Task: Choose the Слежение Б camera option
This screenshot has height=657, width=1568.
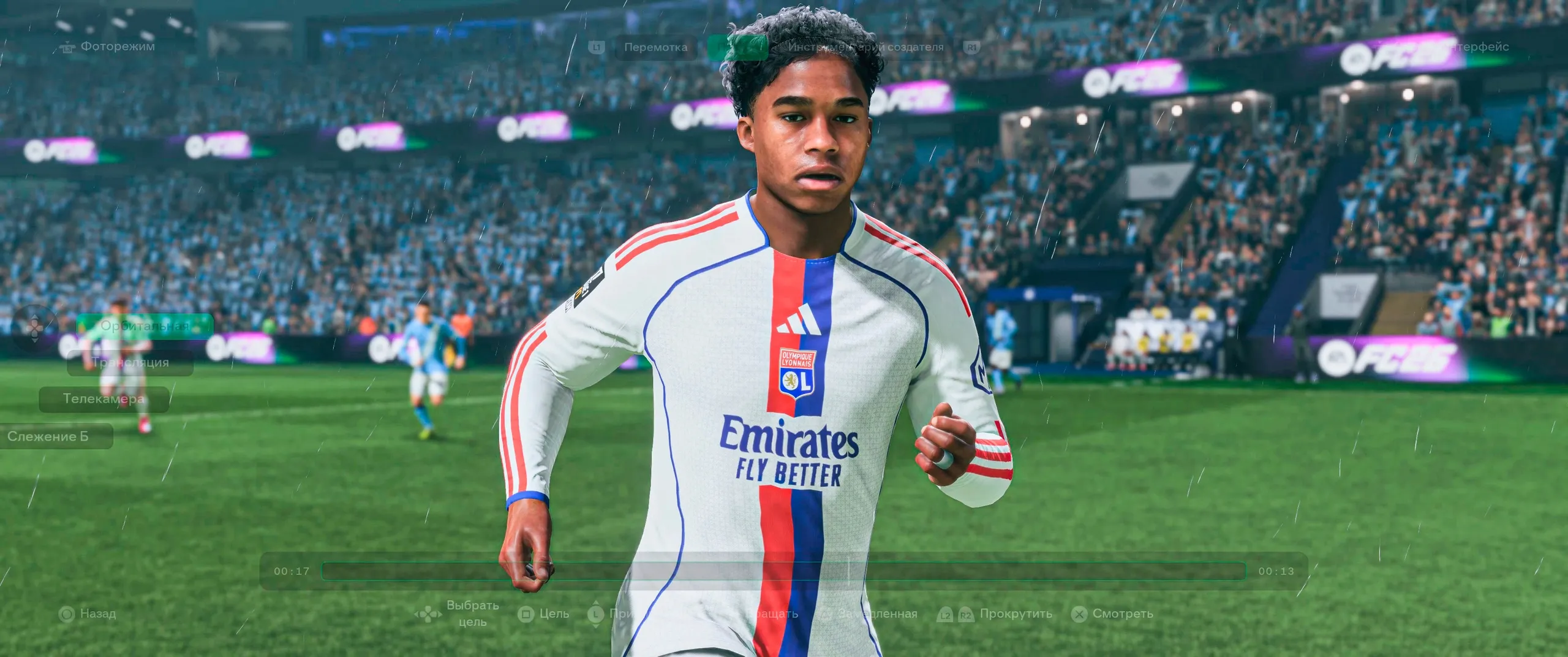Action: pyautogui.click(x=49, y=436)
